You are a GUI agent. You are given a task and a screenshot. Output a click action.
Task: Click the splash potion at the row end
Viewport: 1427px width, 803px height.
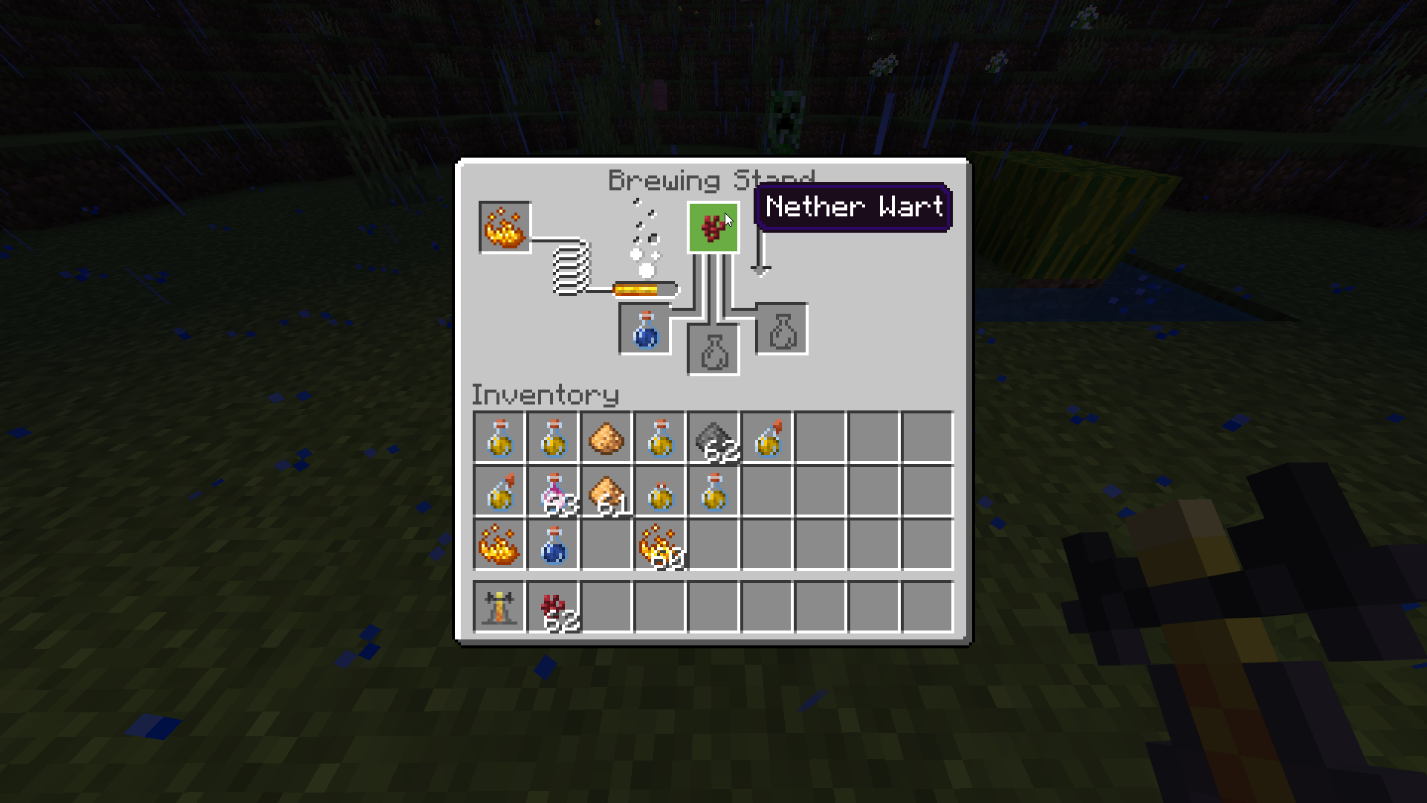coord(769,437)
